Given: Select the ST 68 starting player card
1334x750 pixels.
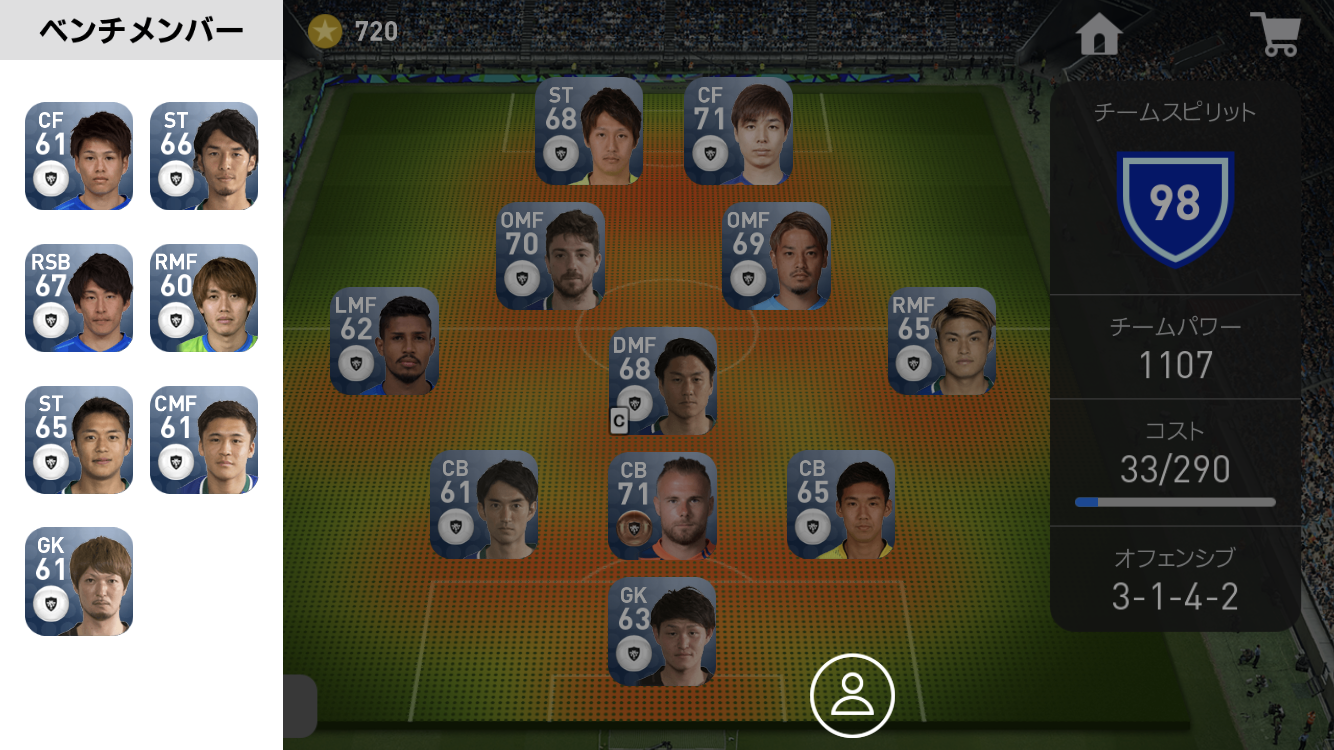Looking at the screenshot, I should tap(589, 131).
